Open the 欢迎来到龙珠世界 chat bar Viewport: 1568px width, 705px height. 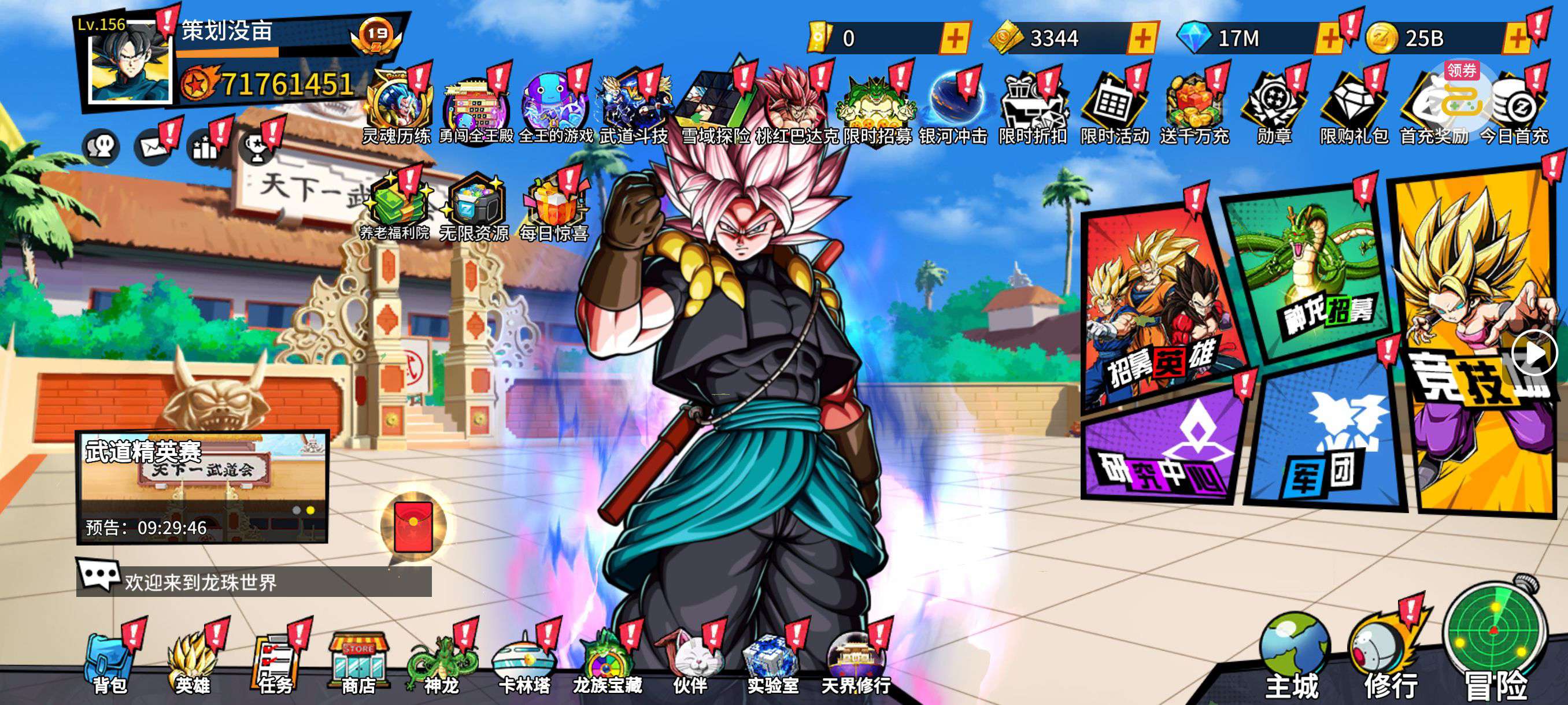(256, 582)
